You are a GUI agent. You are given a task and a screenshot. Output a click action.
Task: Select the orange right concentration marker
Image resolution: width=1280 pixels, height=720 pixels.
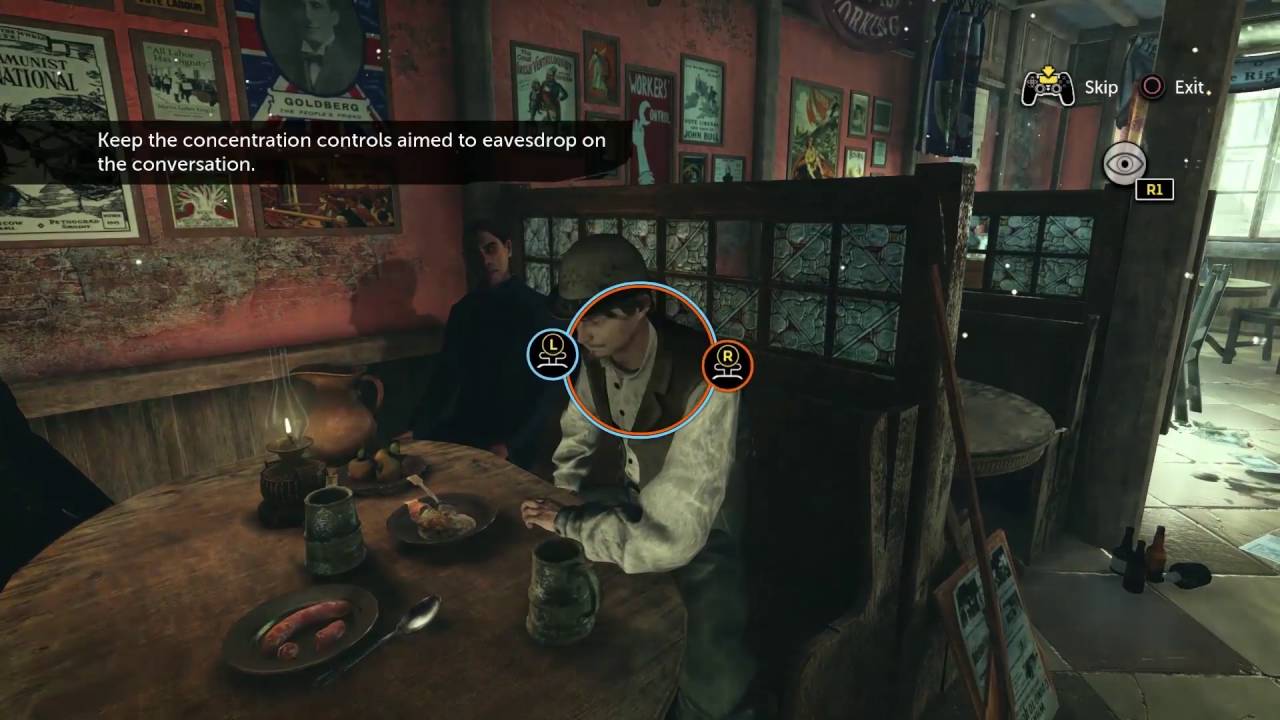click(727, 364)
